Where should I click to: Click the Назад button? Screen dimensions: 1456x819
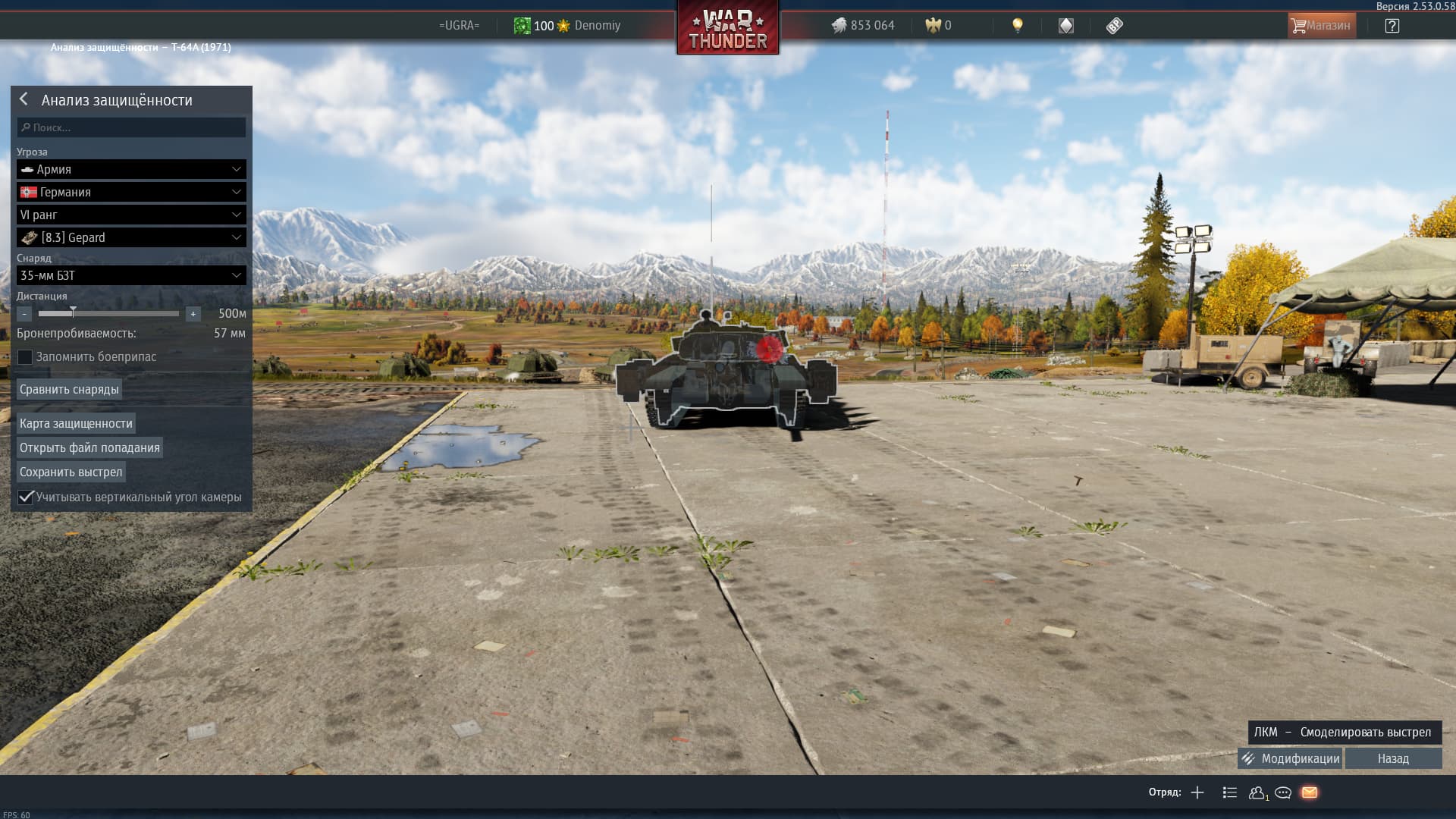[1393, 758]
